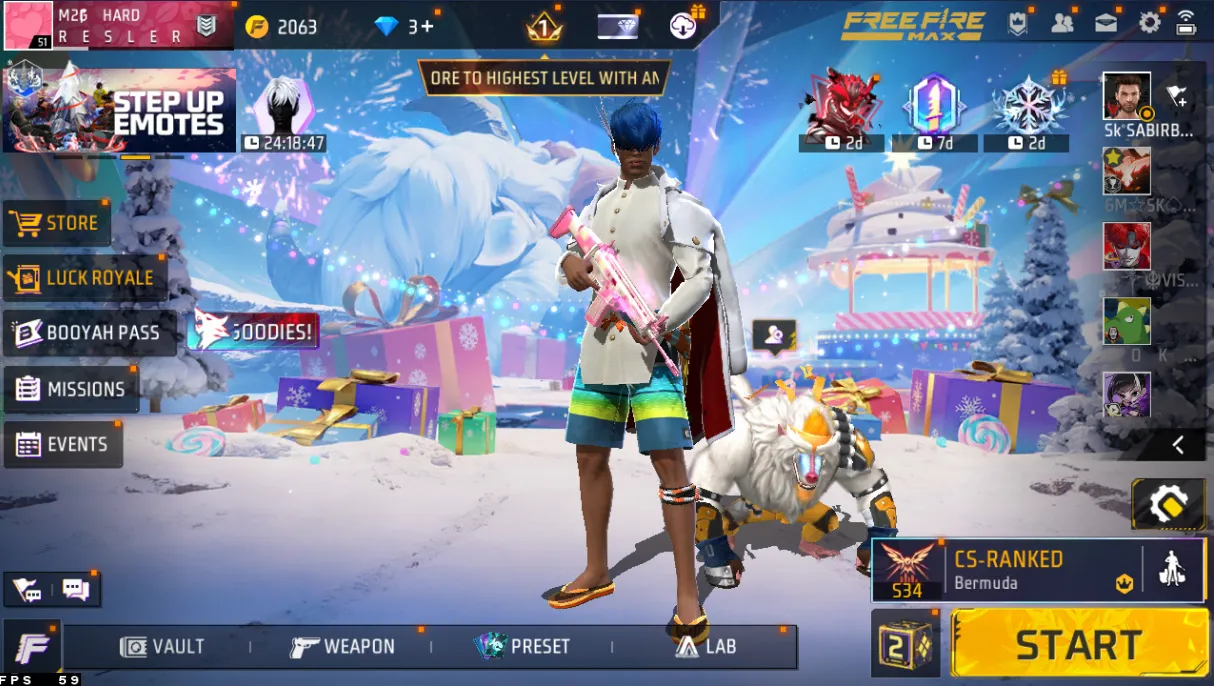
Task: Open the VAULT tab
Action: tap(162, 647)
